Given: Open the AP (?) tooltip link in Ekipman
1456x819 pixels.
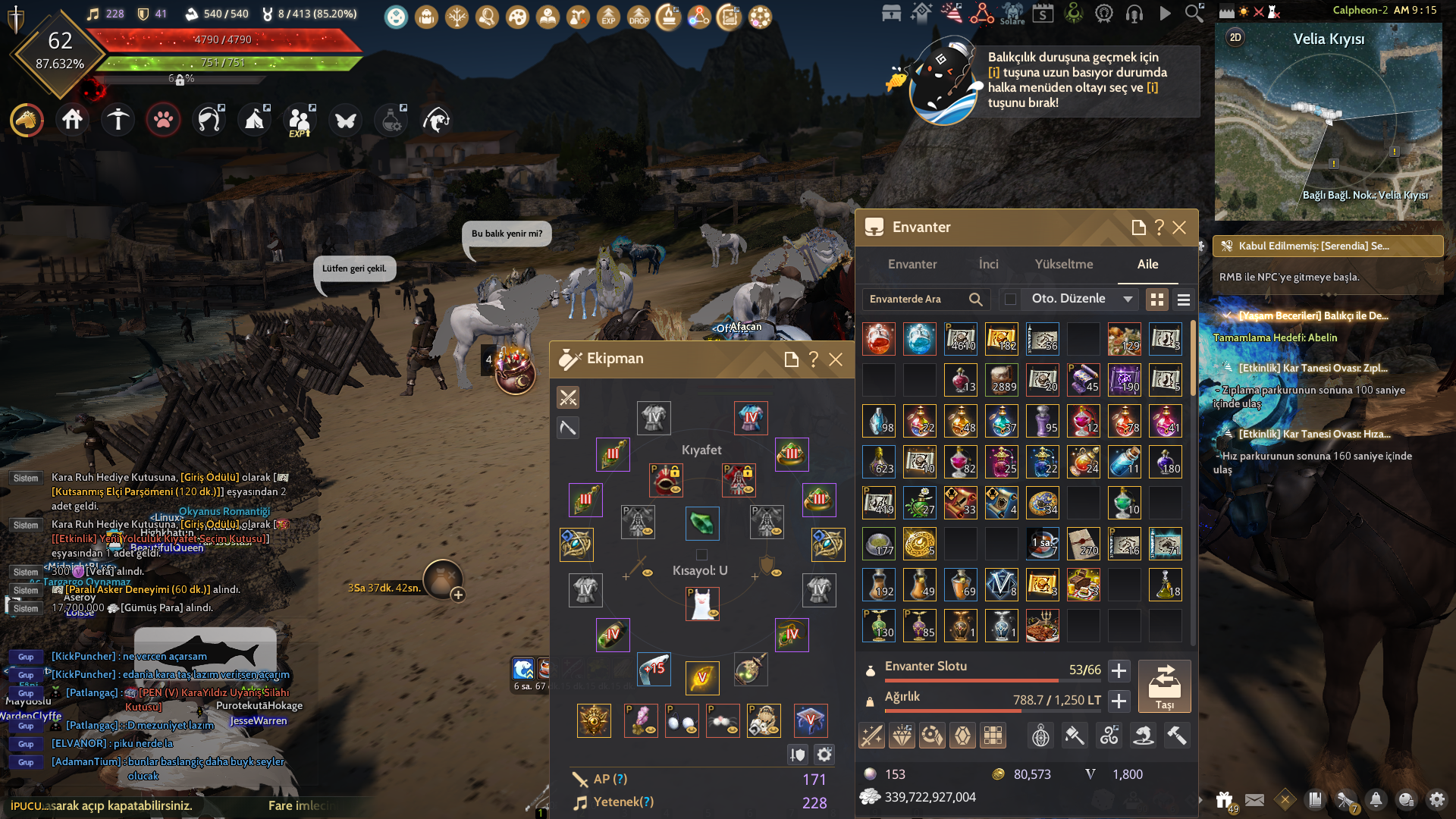Looking at the screenshot, I should [x=620, y=779].
